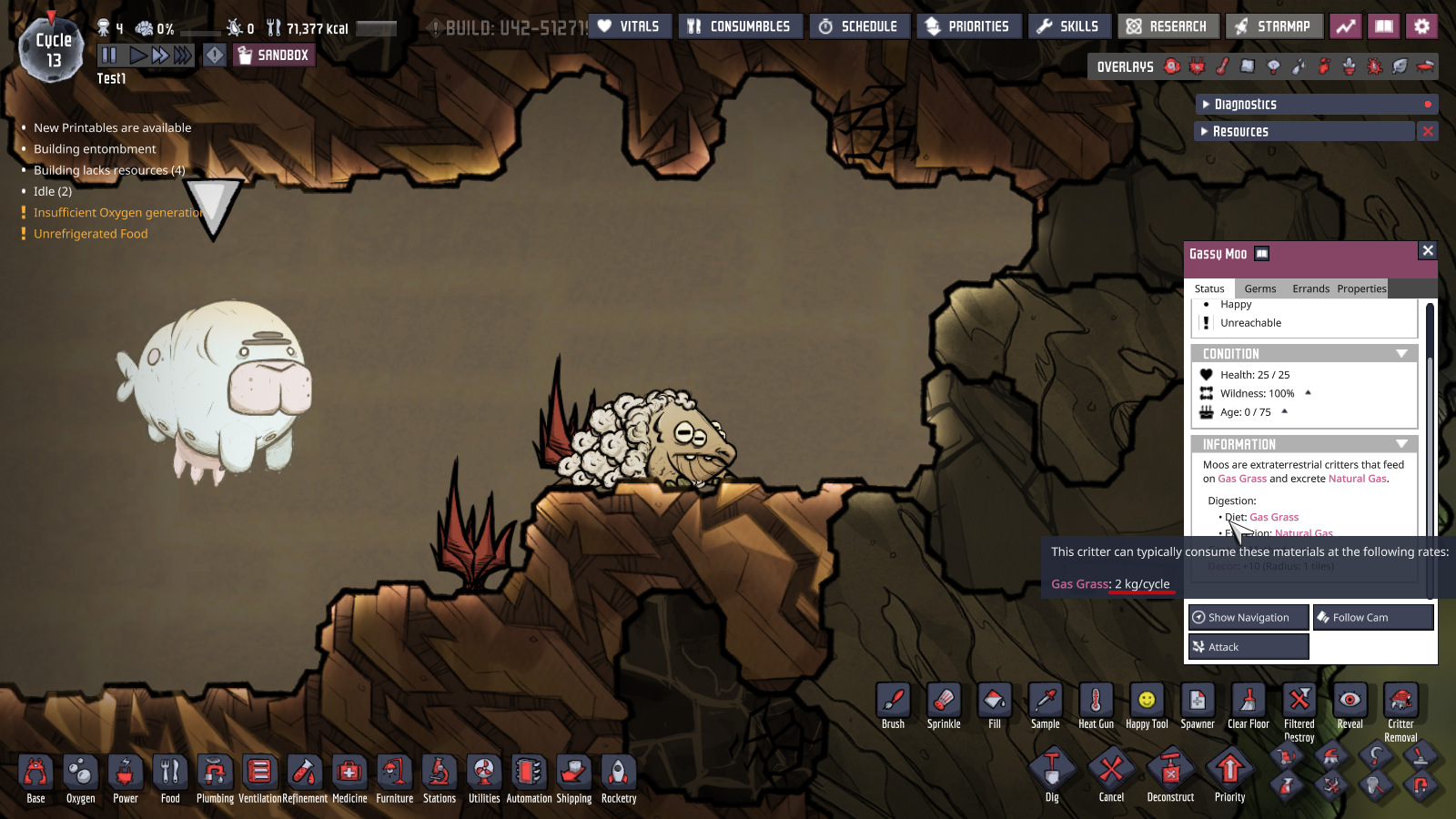Open the Starmap
This screenshot has height=819, width=1456.
click(x=1273, y=26)
